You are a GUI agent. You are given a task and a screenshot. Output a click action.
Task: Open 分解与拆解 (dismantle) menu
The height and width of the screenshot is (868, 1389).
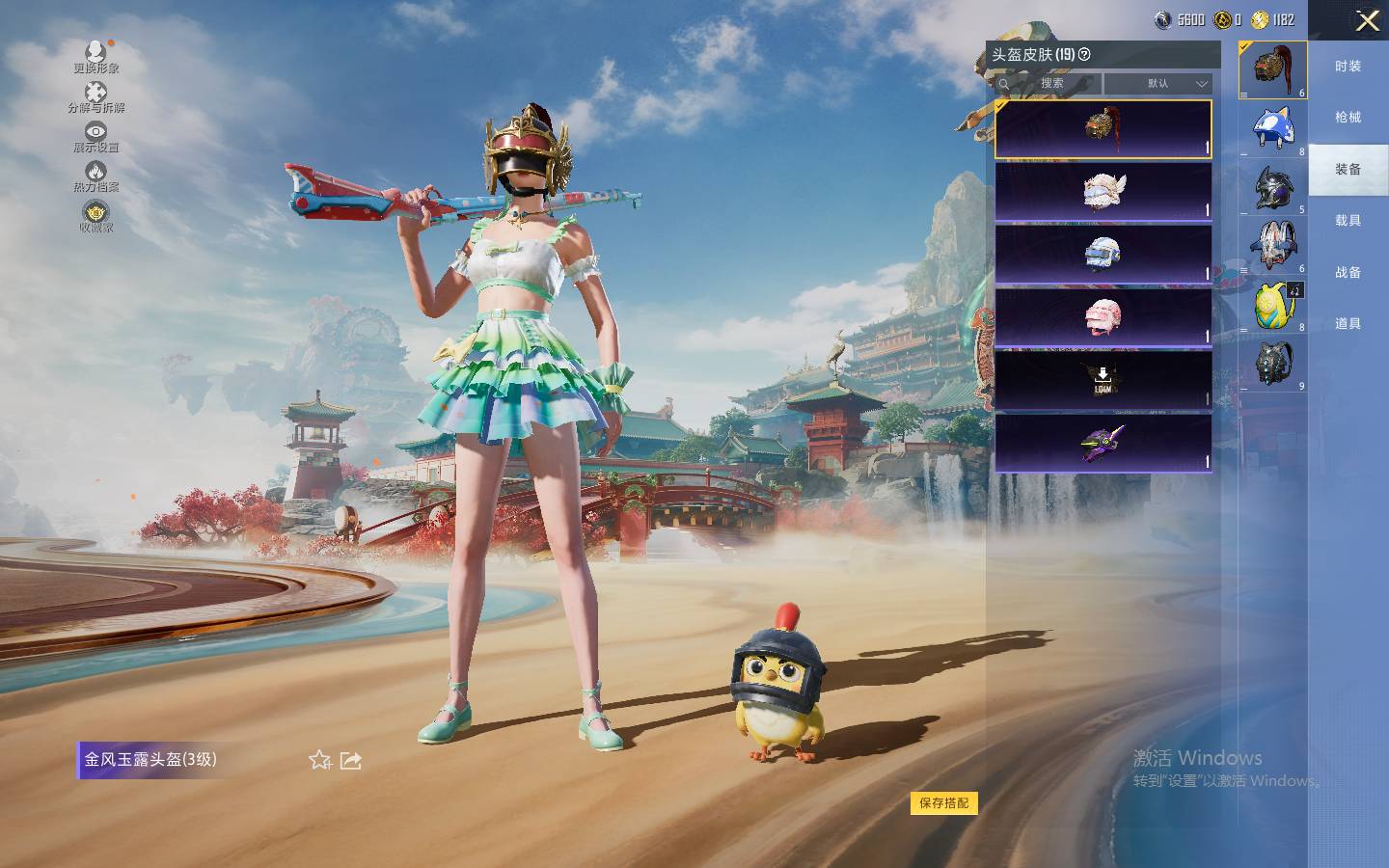[x=95, y=95]
